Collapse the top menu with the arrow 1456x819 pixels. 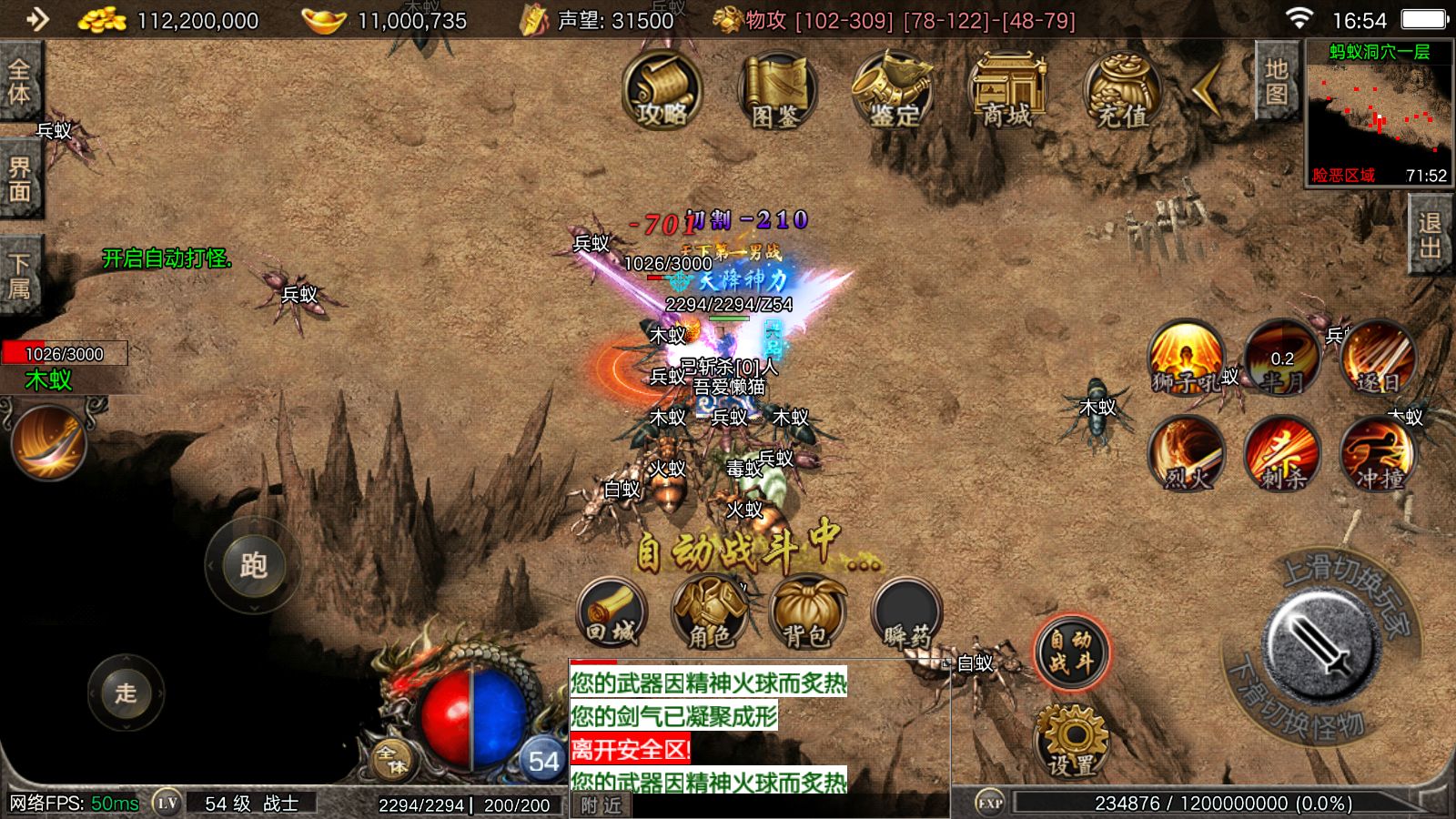[1208, 89]
